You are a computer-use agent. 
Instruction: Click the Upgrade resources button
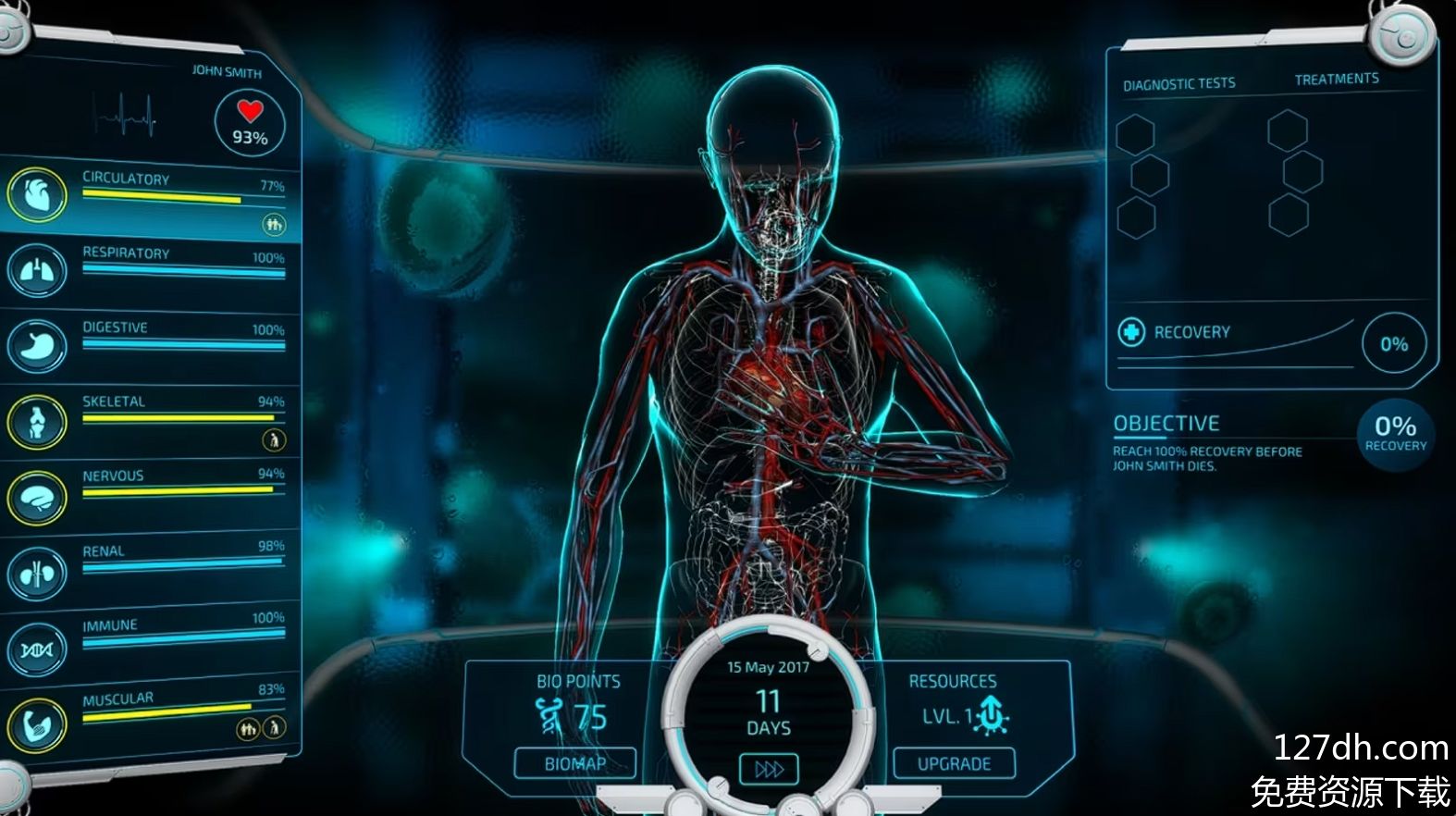(954, 764)
